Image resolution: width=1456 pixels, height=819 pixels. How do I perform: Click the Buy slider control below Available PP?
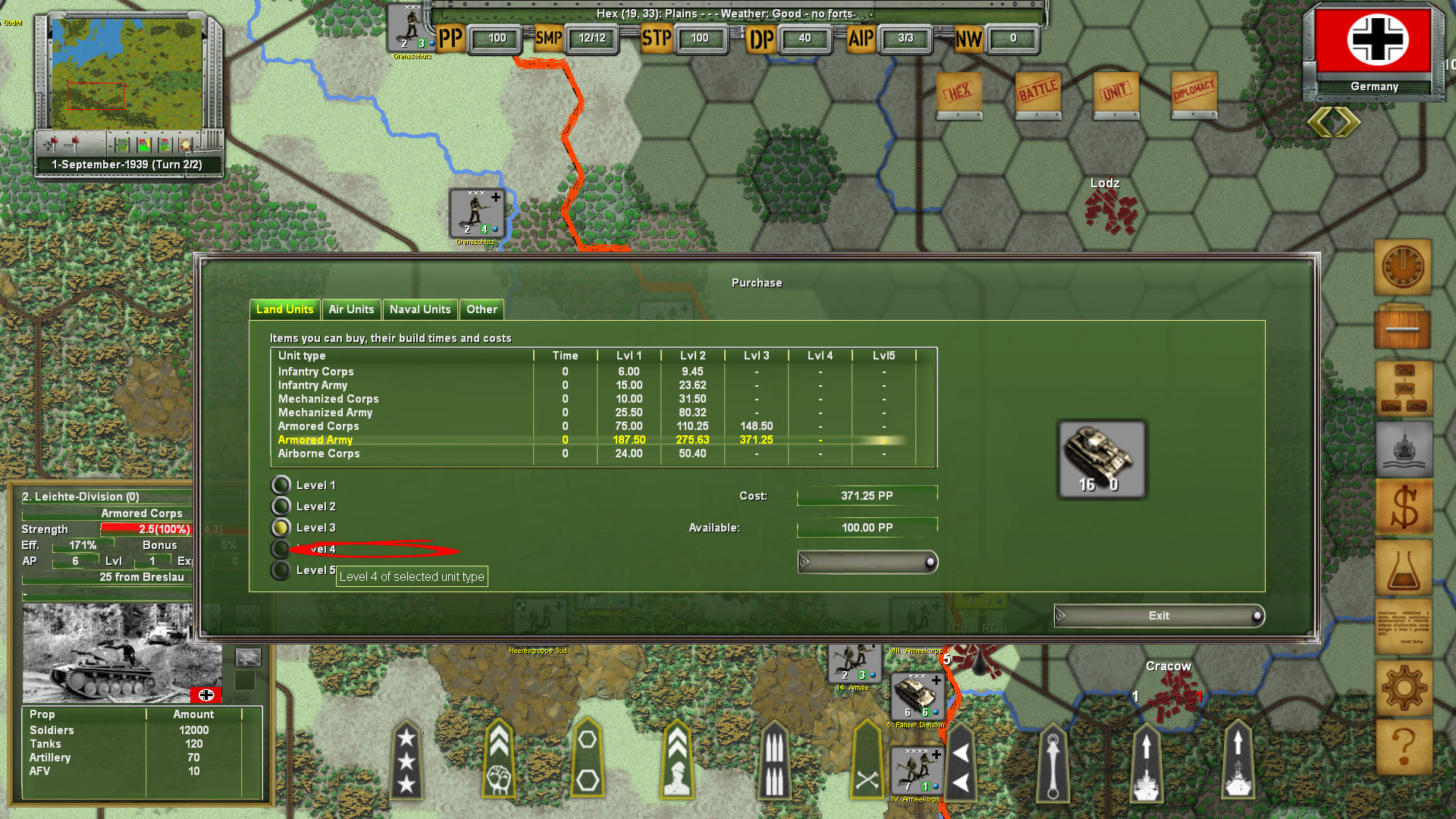[x=867, y=562]
